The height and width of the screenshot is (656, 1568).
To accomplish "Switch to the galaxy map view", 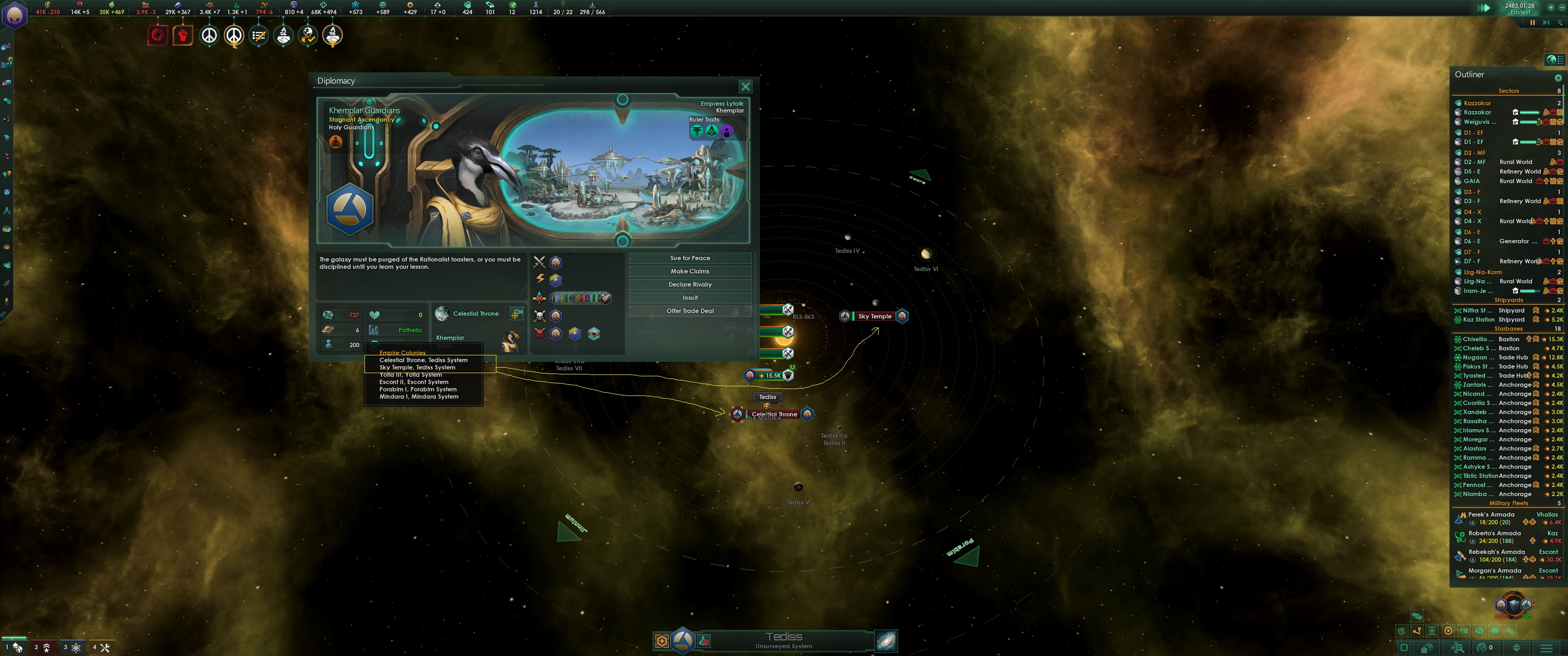I will (886, 640).
